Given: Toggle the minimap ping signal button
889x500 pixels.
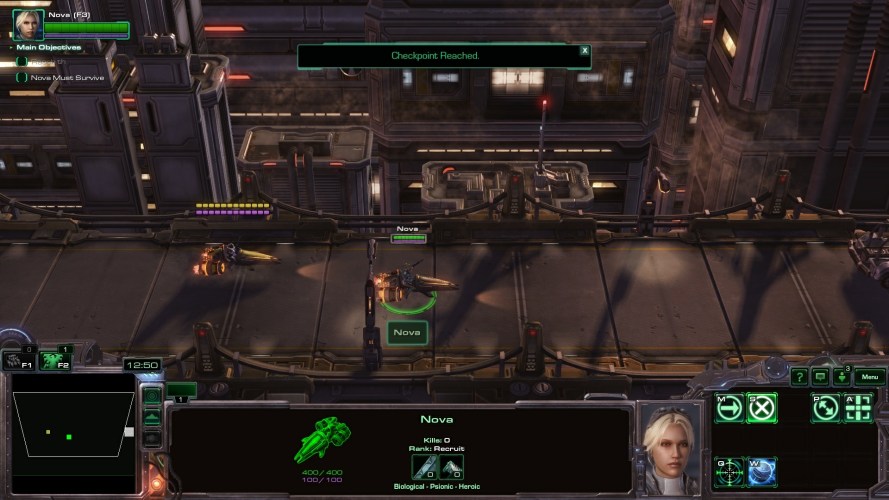Looking at the screenshot, I should pos(152,395).
